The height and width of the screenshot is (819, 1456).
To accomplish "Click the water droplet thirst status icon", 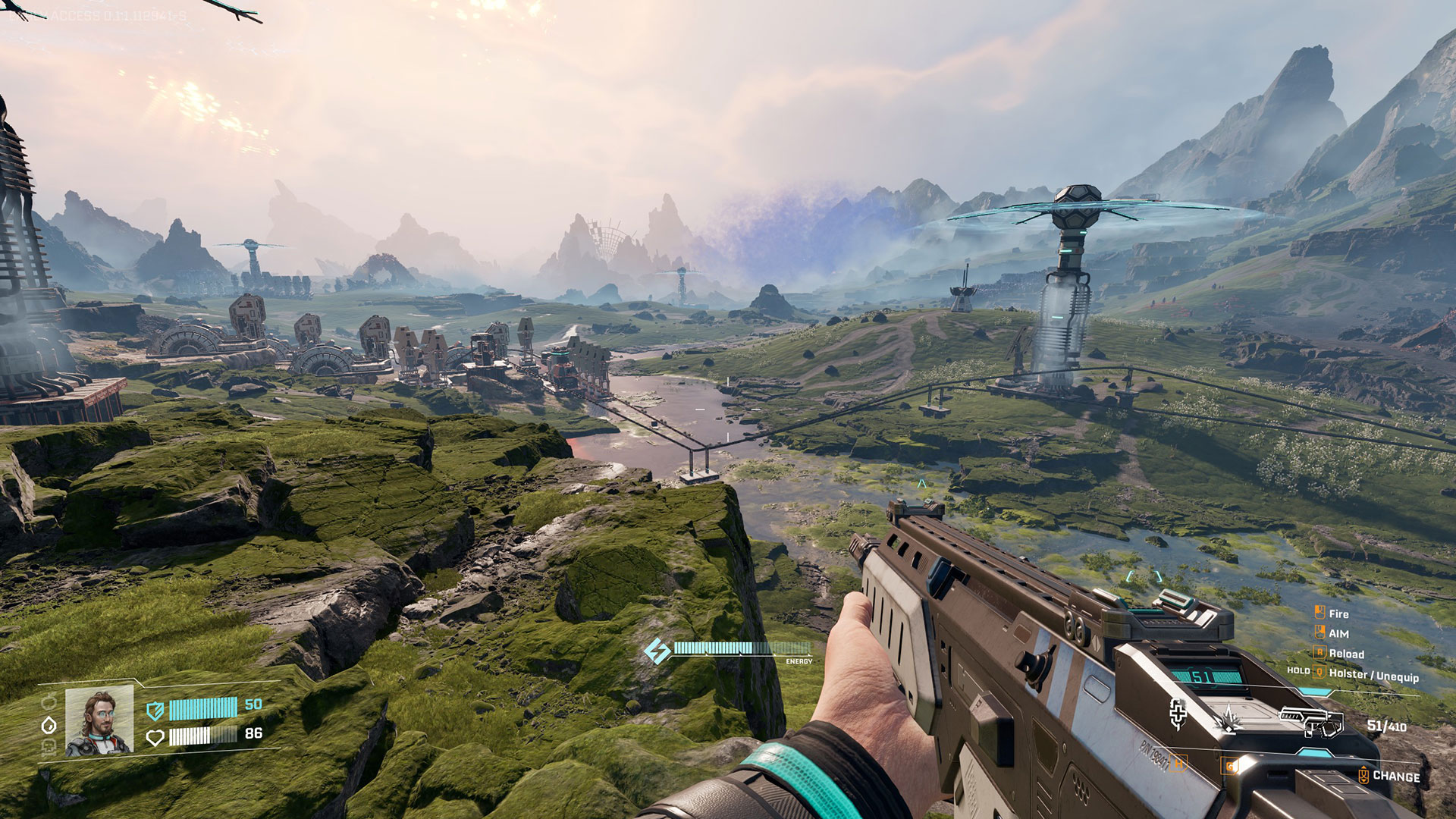I will coord(49,725).
